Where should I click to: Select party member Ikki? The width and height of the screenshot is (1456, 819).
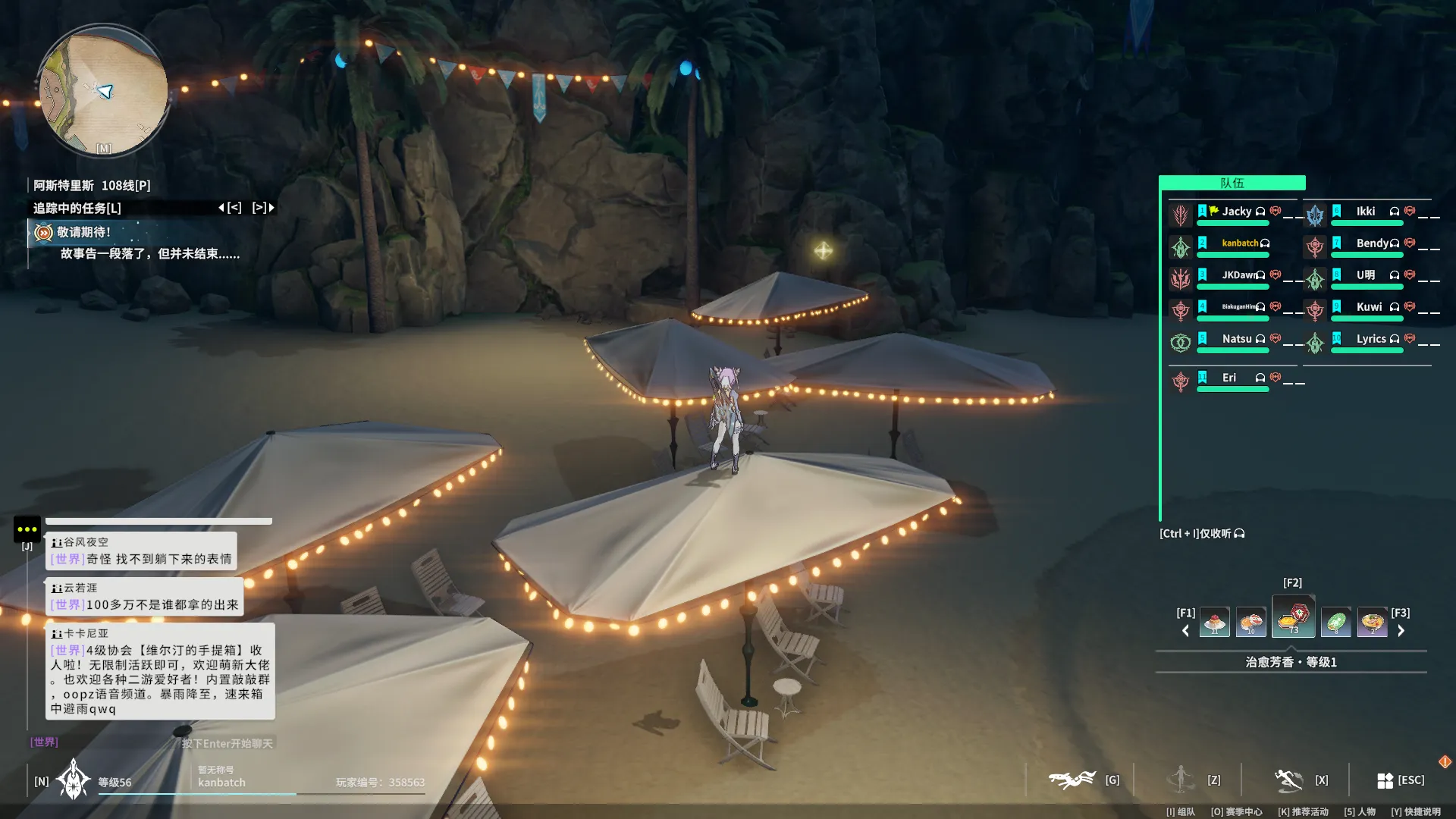pos(1365,212)
